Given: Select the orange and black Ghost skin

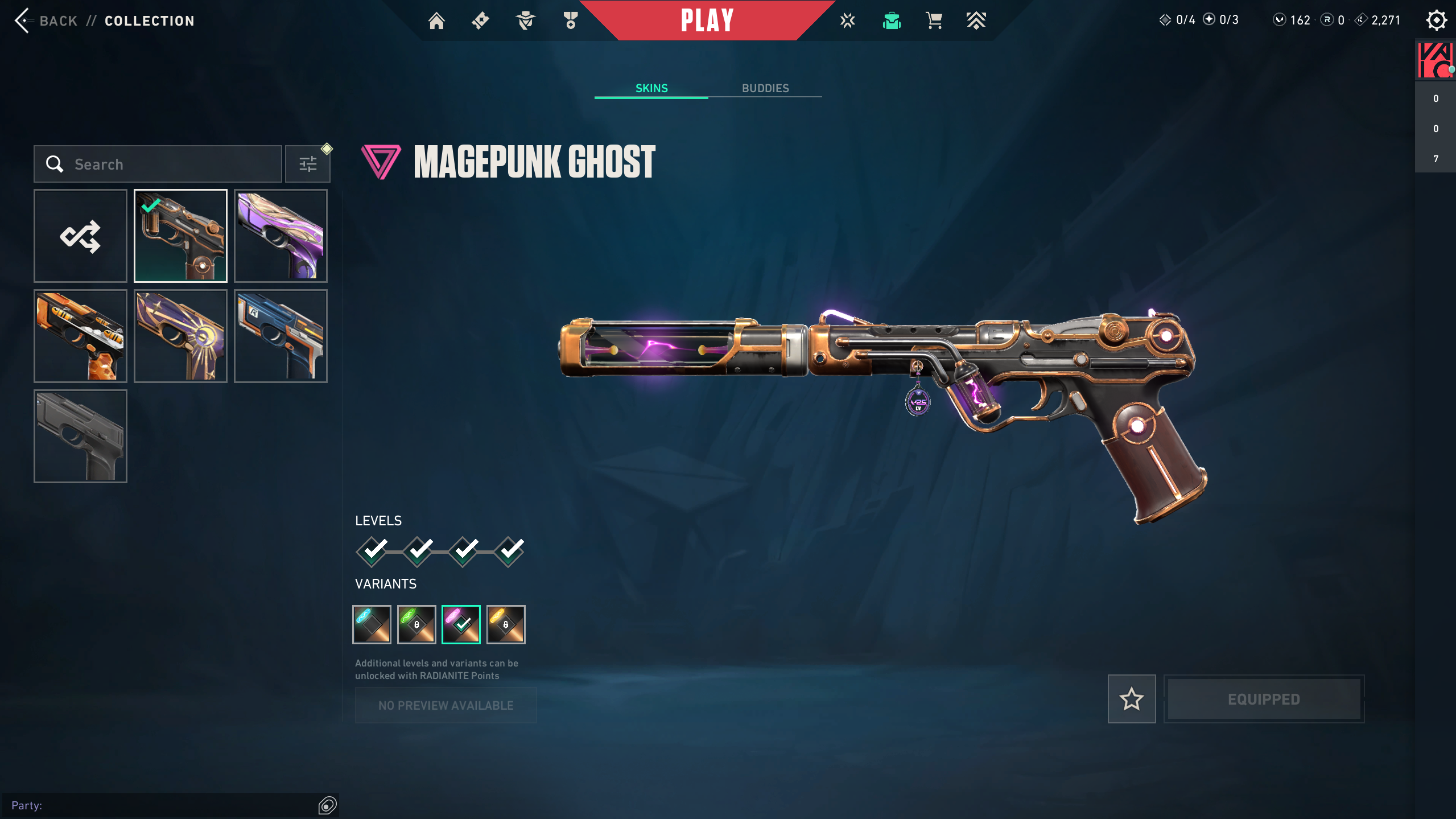Looking at the screenshot, I should point(80,336).
